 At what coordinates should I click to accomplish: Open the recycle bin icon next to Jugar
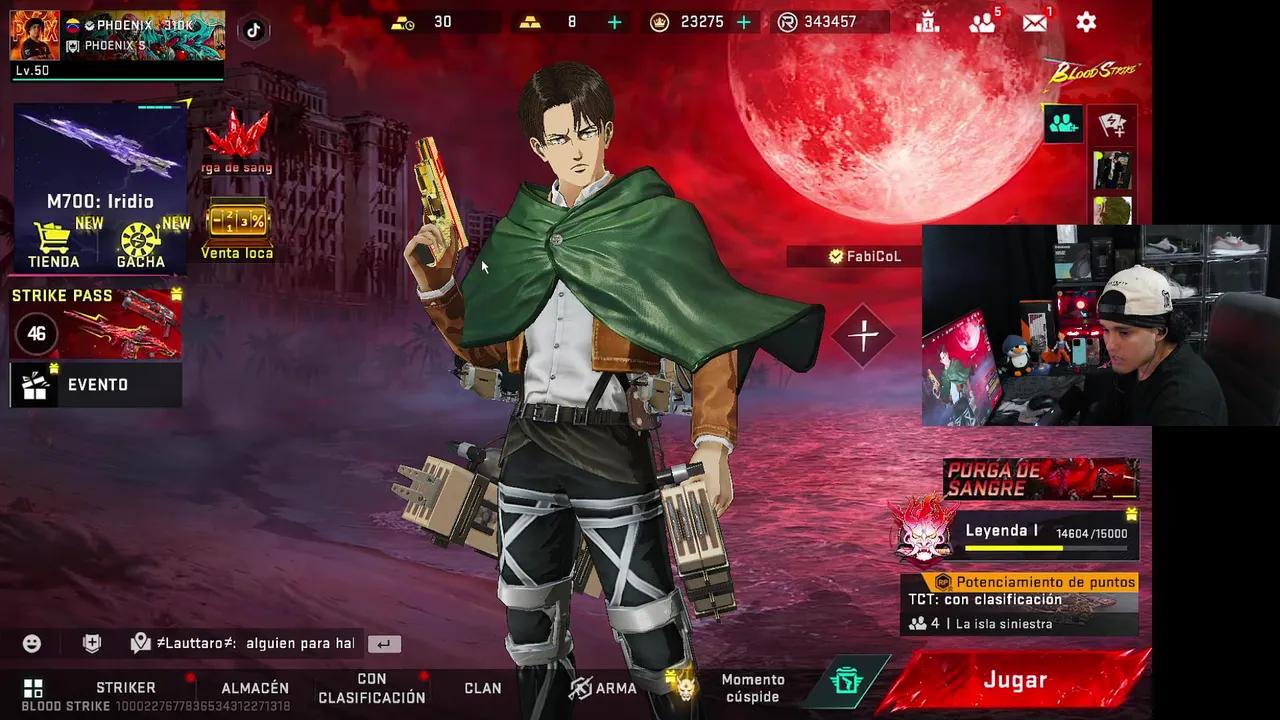pyautogui.click(x=847, y=681)
